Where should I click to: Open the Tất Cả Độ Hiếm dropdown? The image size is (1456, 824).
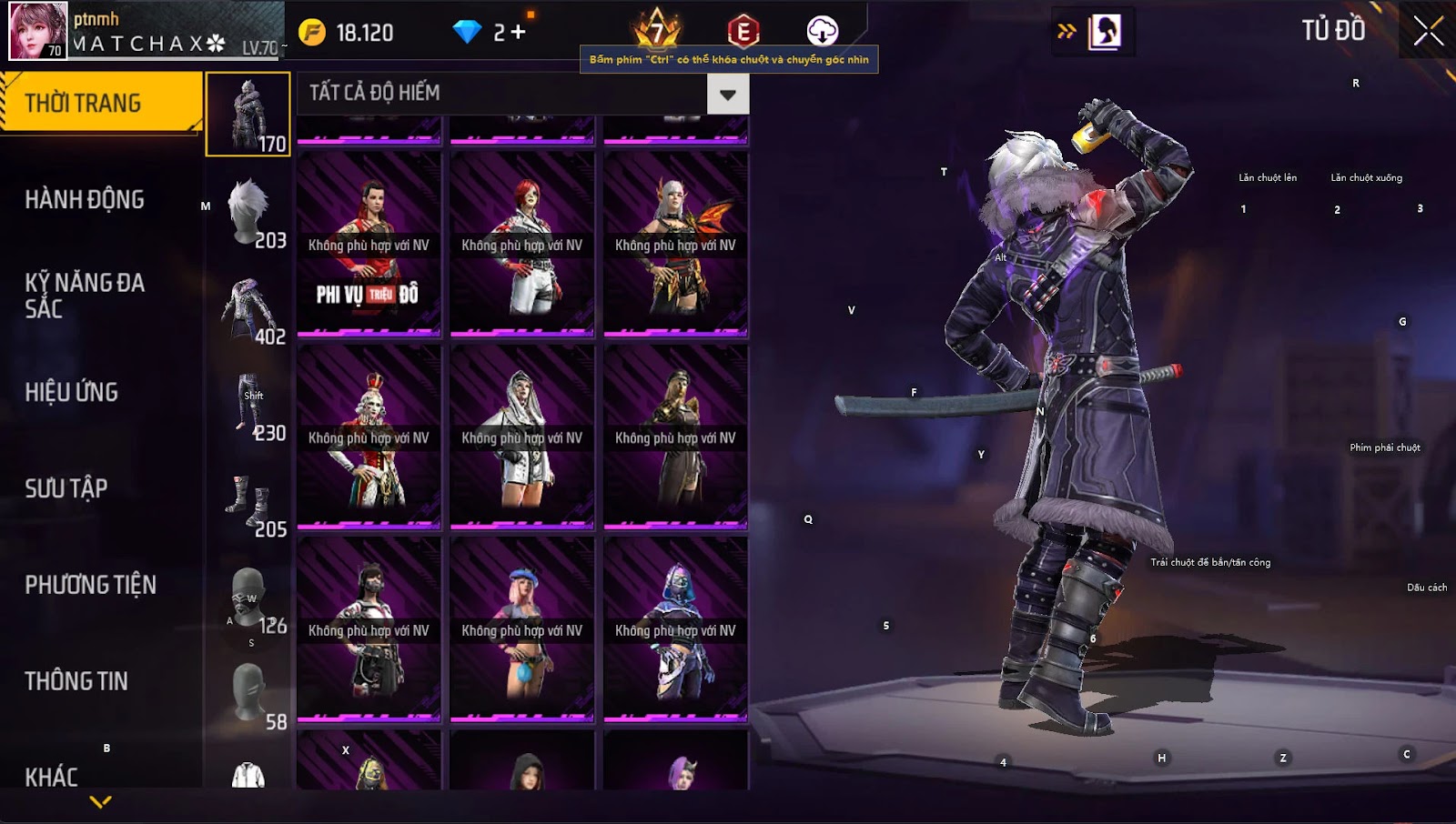(727, 94)
